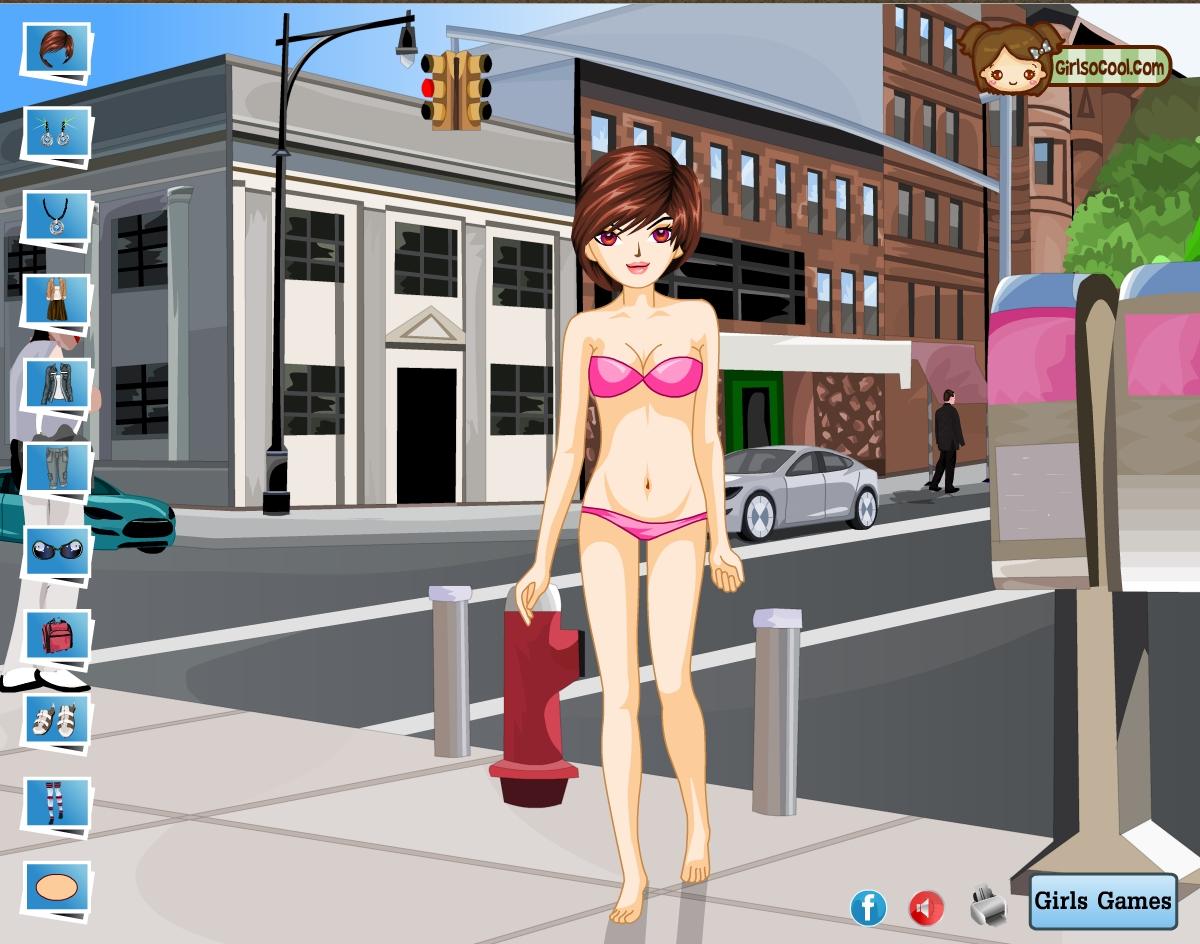This screenshot has height=944, width=1200.
Task: Toggle the red sound mute button
Action: 926,908
